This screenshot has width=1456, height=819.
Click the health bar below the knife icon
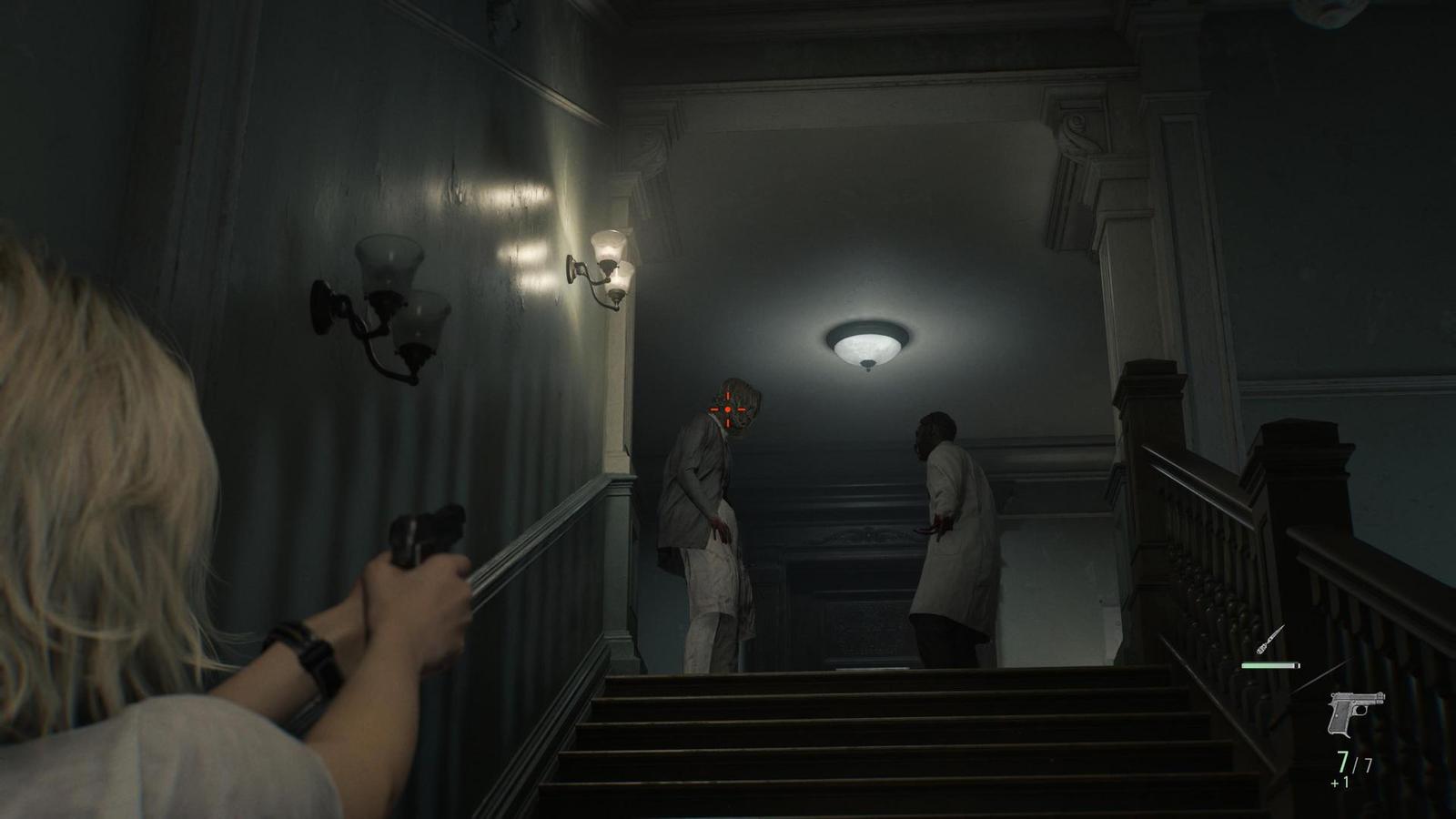1268,665
